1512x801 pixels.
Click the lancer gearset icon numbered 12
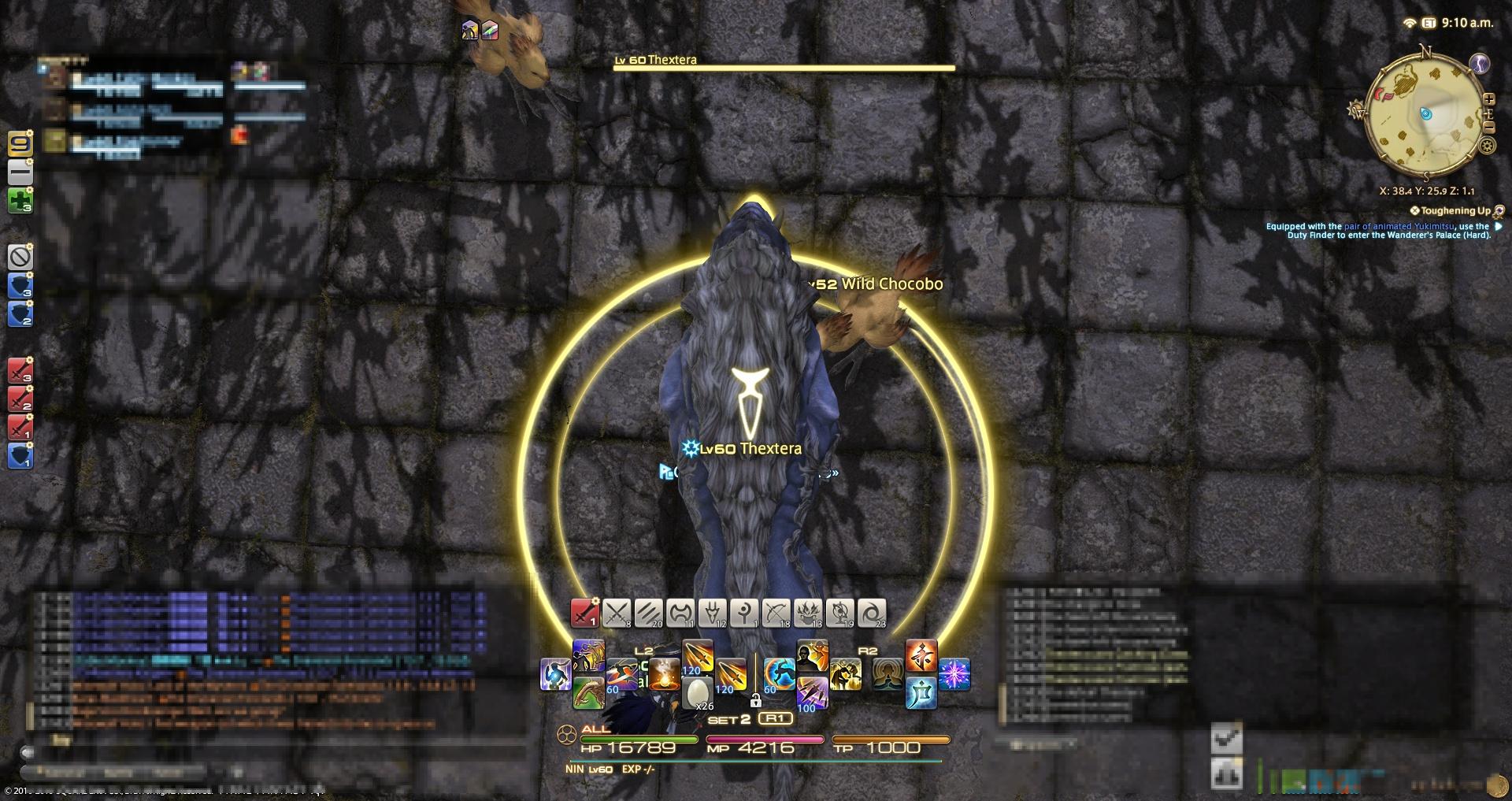[x=713, y=613]
